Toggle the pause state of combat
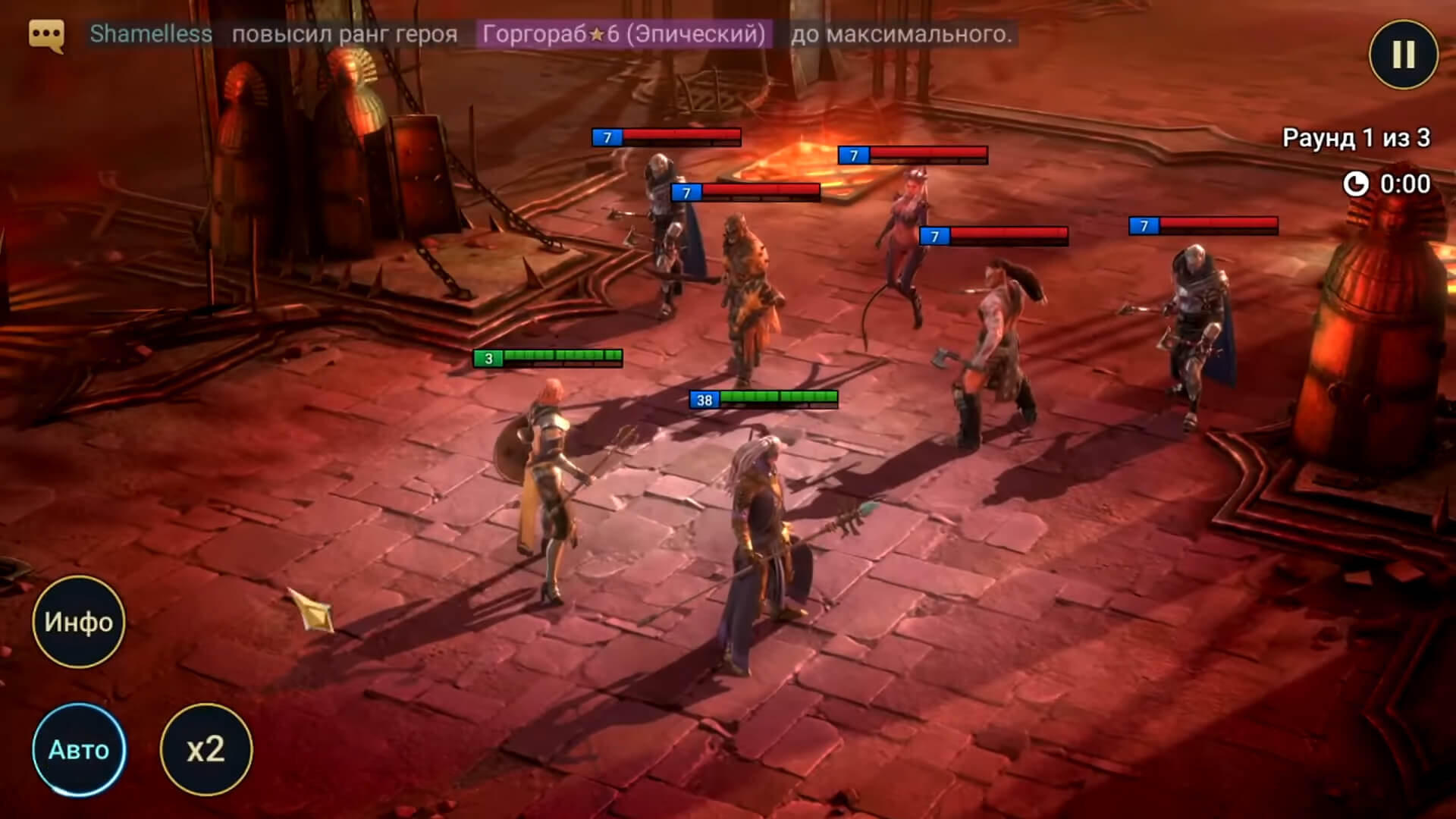 click(1402, 55)
